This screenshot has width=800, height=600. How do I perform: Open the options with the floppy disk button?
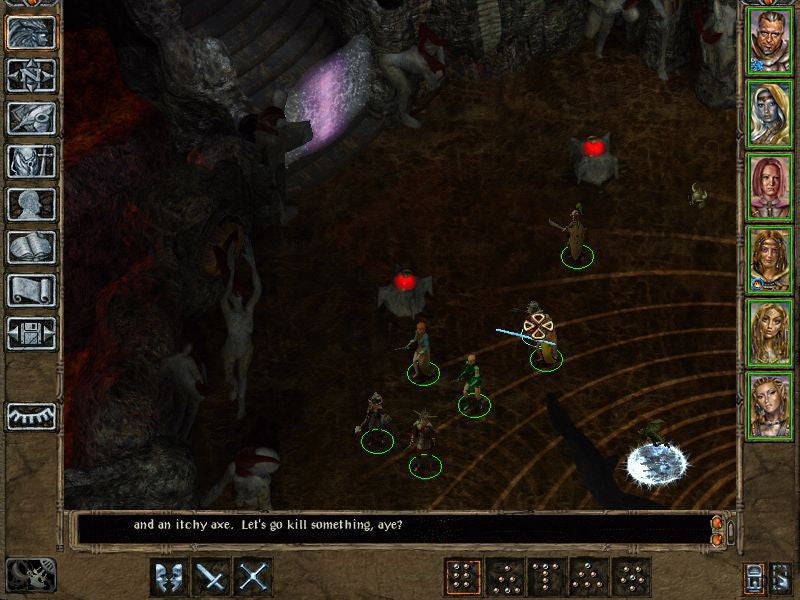tap(31, 332)
